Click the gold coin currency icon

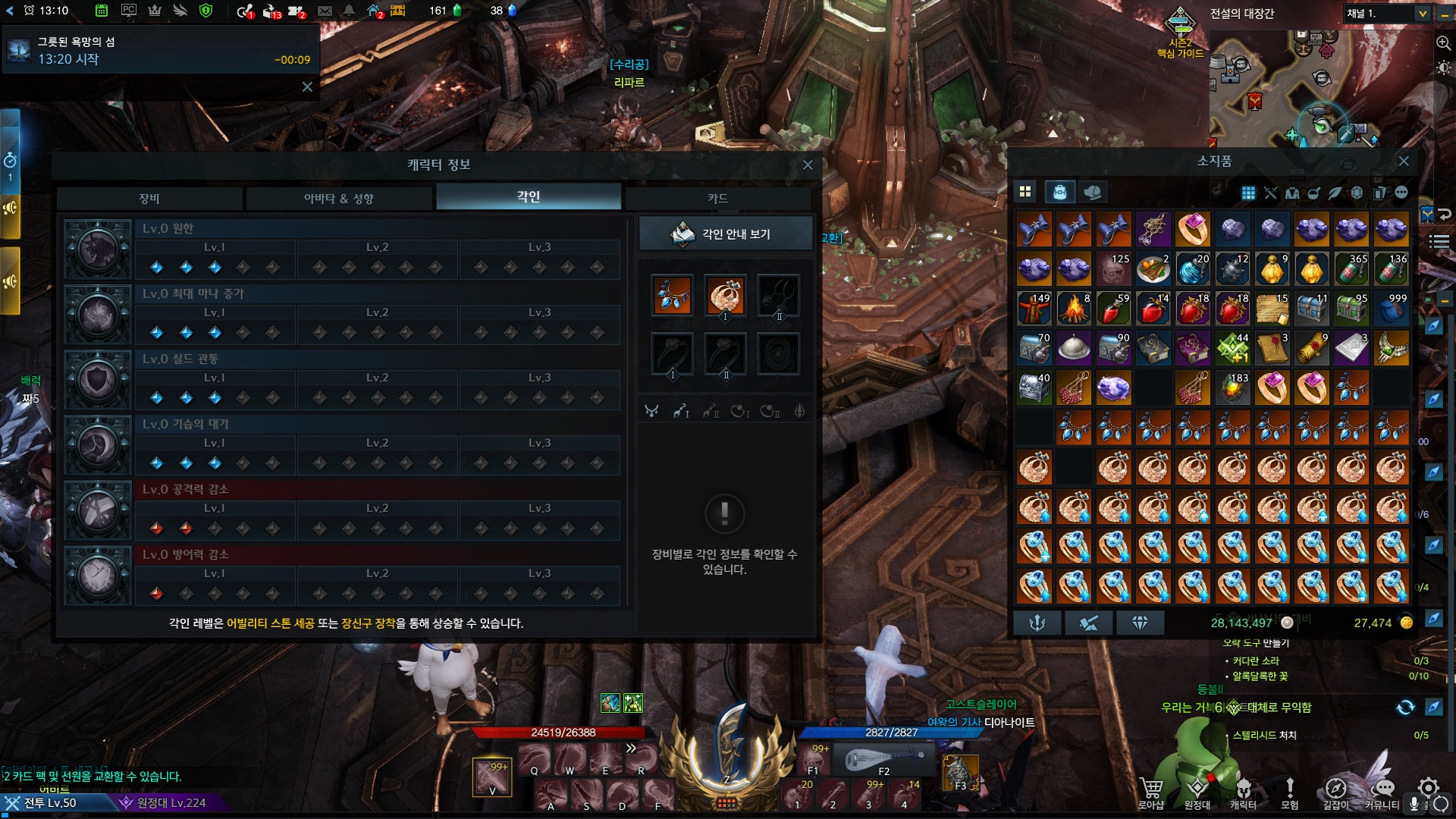(1406, 623)
